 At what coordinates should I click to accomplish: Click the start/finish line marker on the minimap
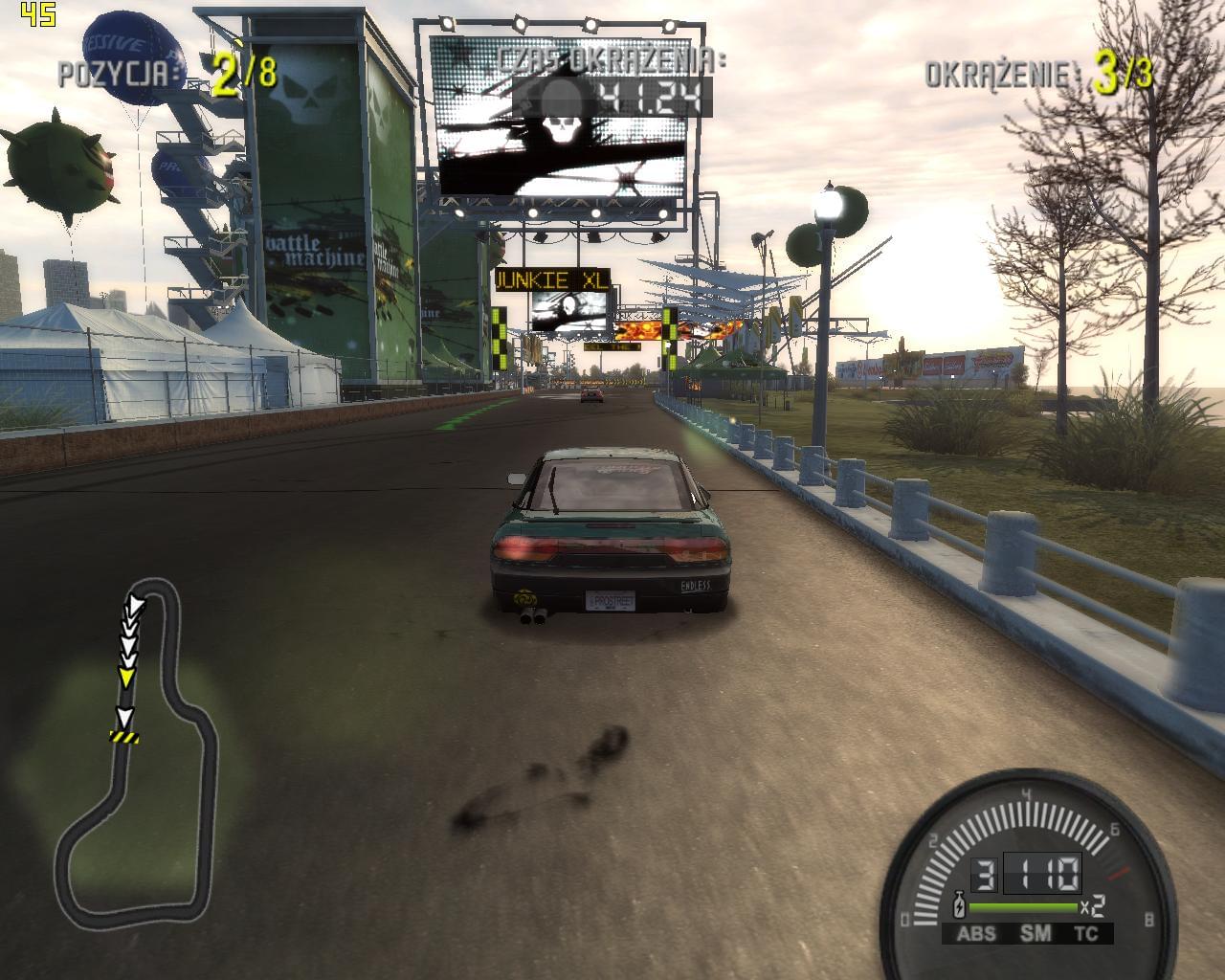pos(123,736)
